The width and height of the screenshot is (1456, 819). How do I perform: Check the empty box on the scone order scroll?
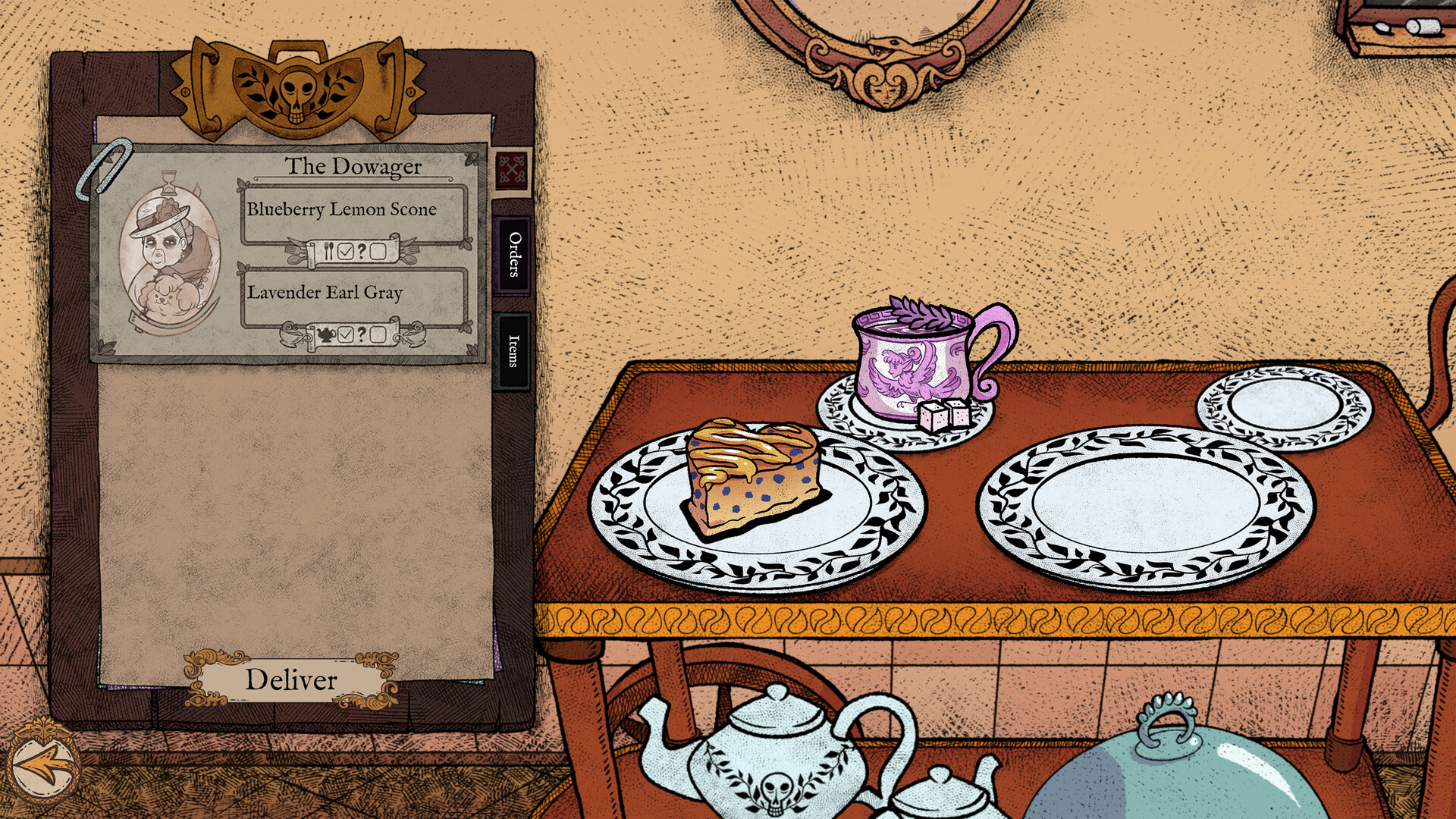378,252
